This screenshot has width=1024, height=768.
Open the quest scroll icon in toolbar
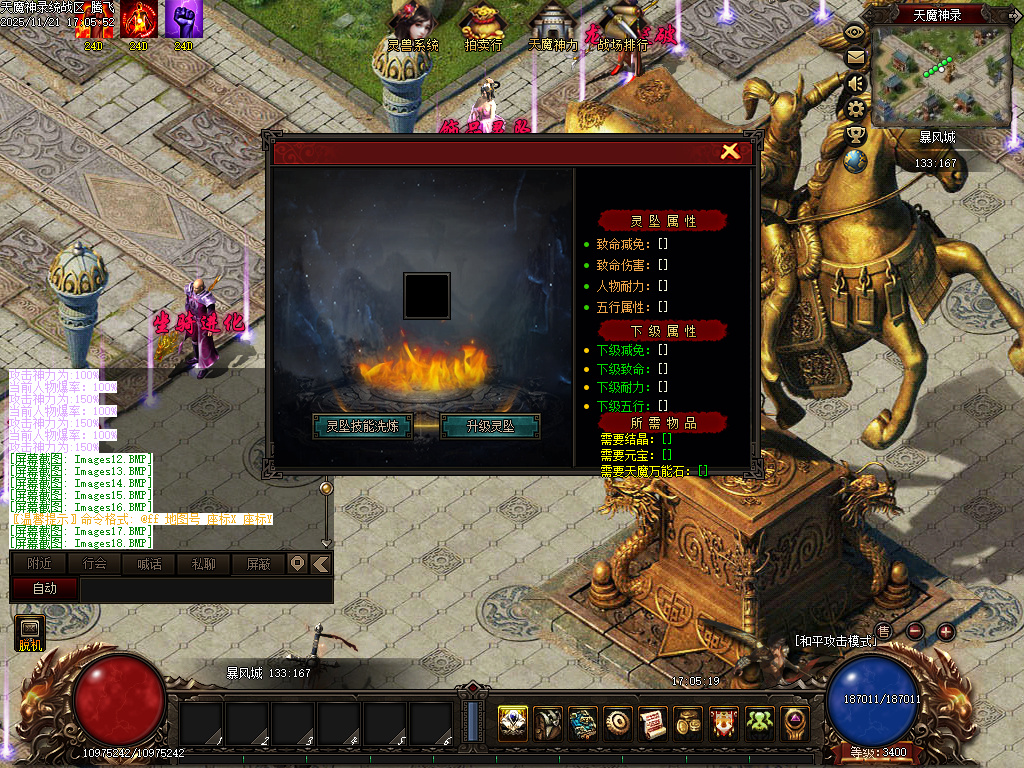pyautogui.click(x=653, y=723)
